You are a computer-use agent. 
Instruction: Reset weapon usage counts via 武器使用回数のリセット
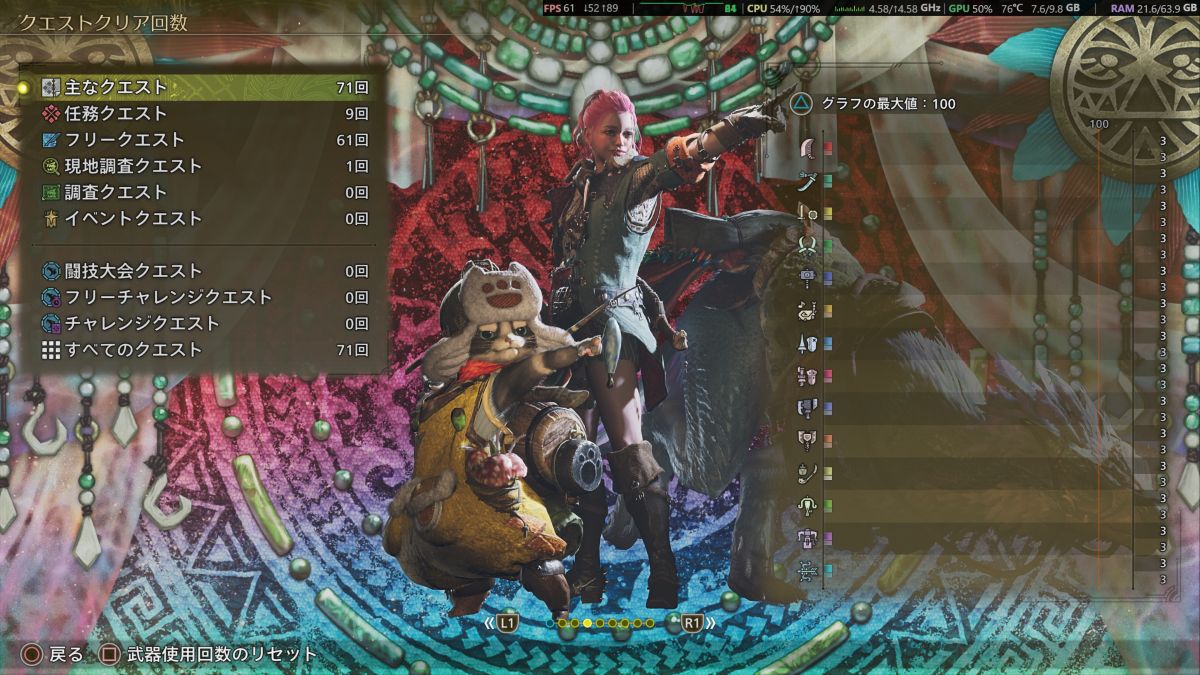(208, 654)
